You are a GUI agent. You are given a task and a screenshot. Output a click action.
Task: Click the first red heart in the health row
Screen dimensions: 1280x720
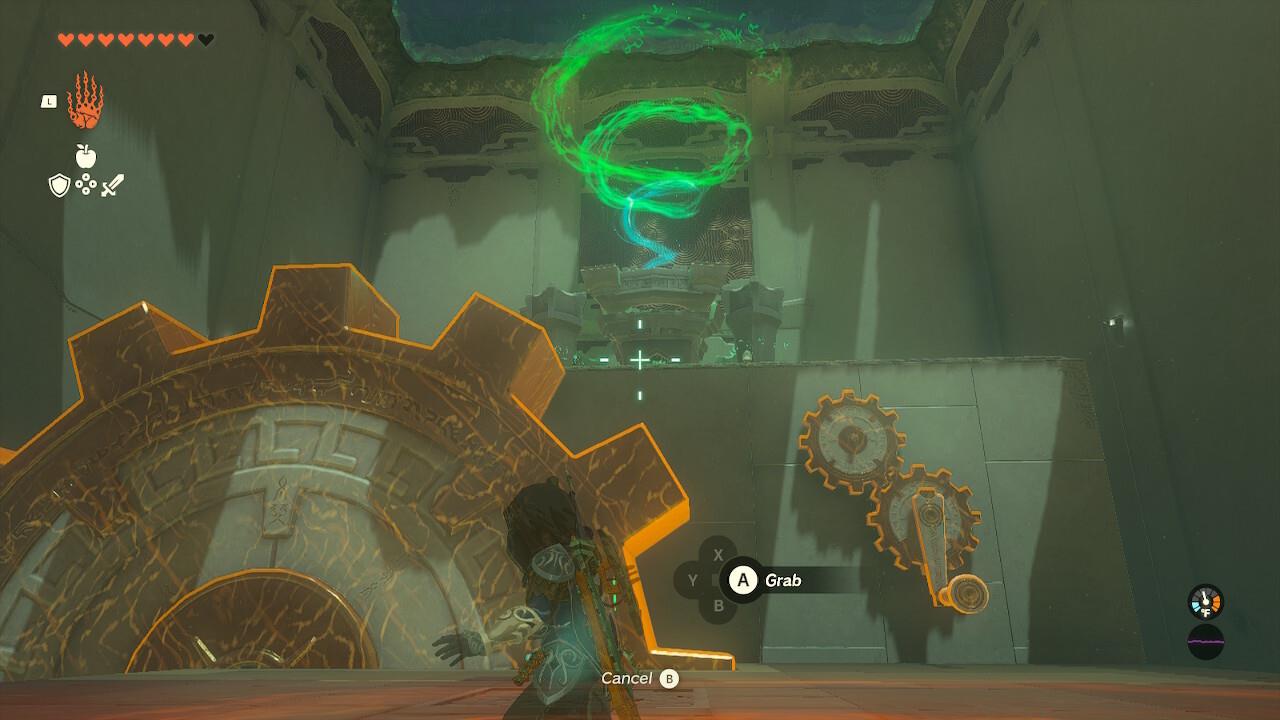point(66,40)
